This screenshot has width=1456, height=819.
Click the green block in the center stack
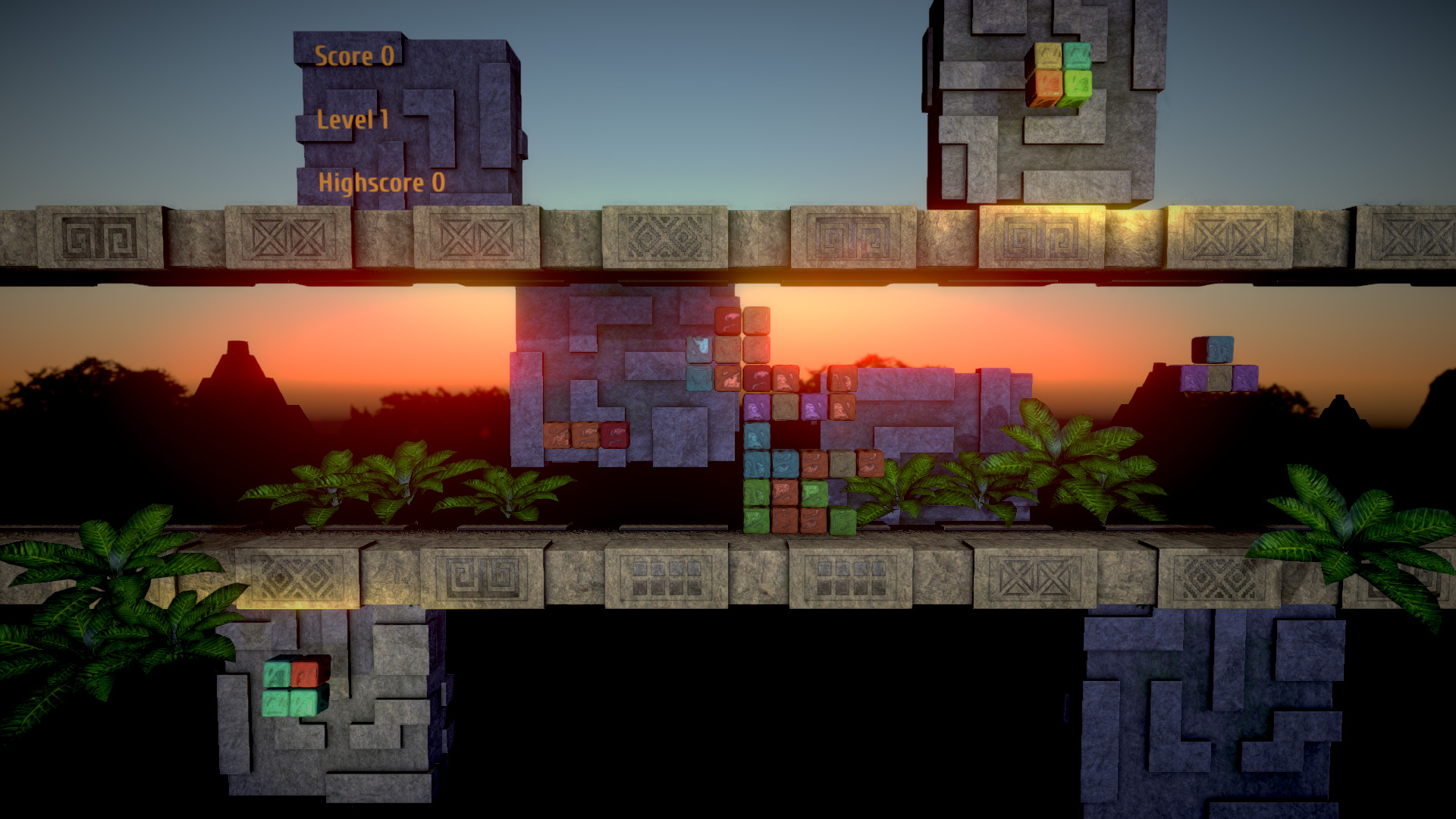point(758,493)
